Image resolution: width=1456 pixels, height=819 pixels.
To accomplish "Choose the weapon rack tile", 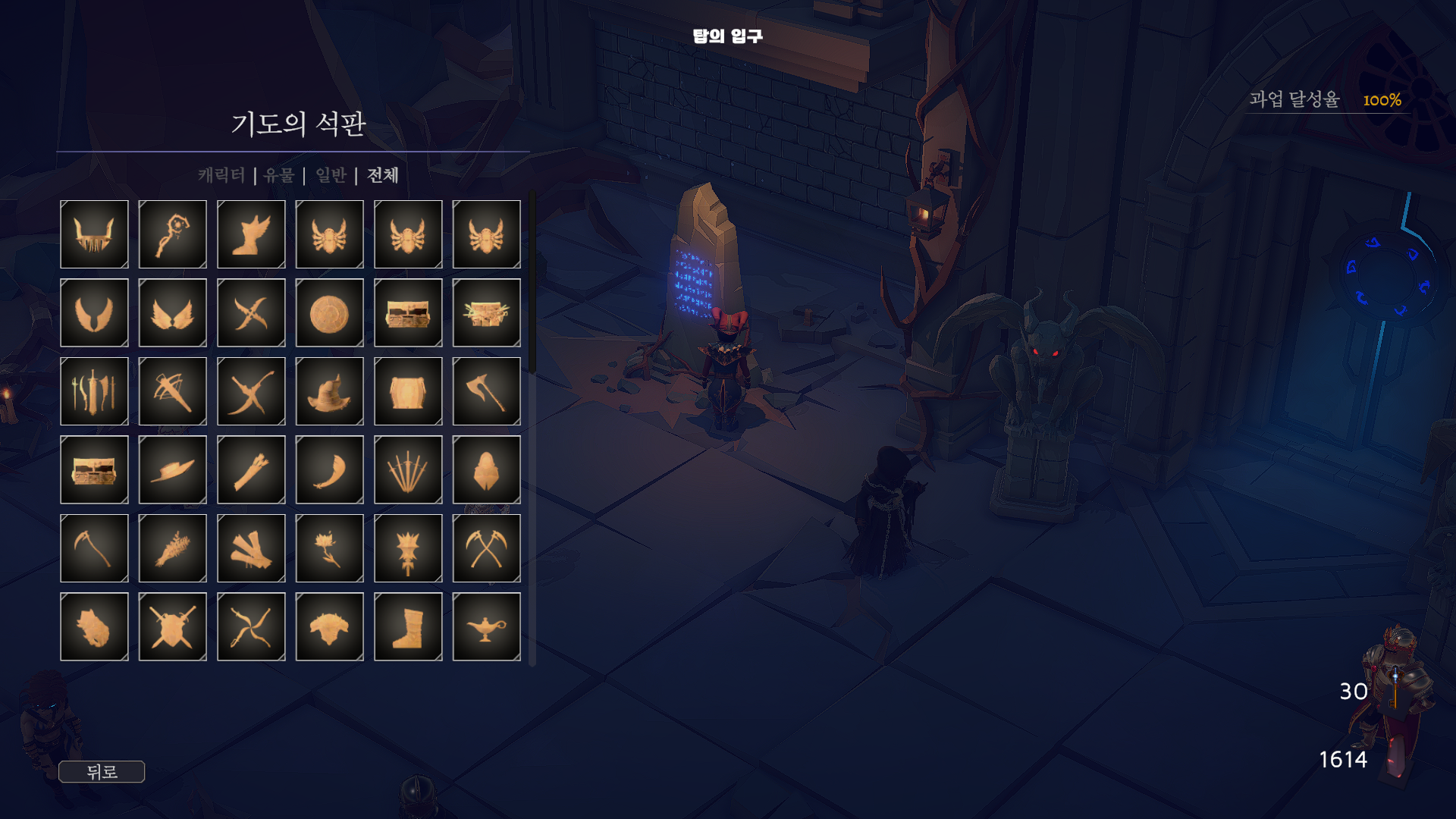I will (94, 391).
